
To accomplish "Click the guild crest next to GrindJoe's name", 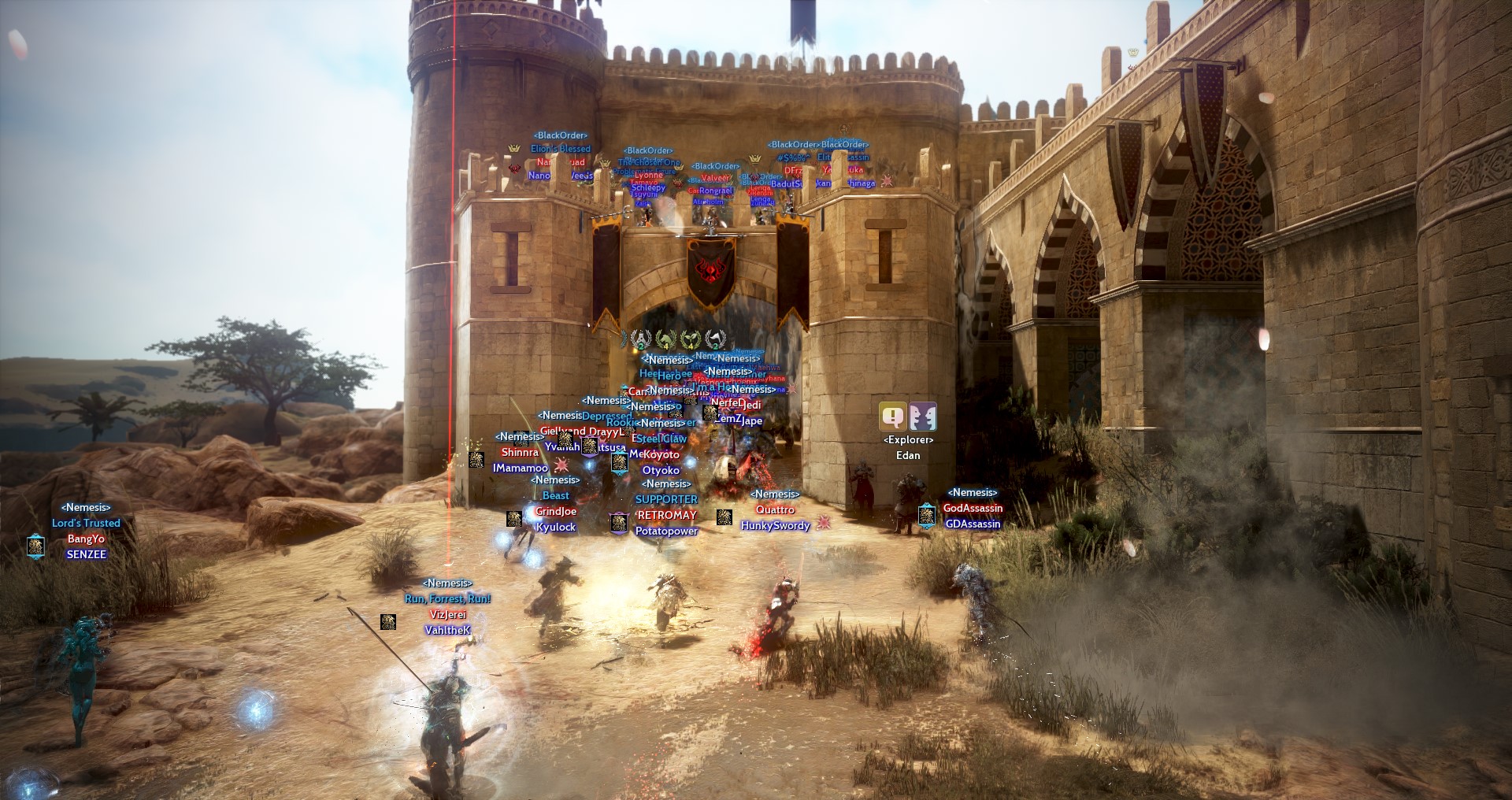I will tap(514, 519).
